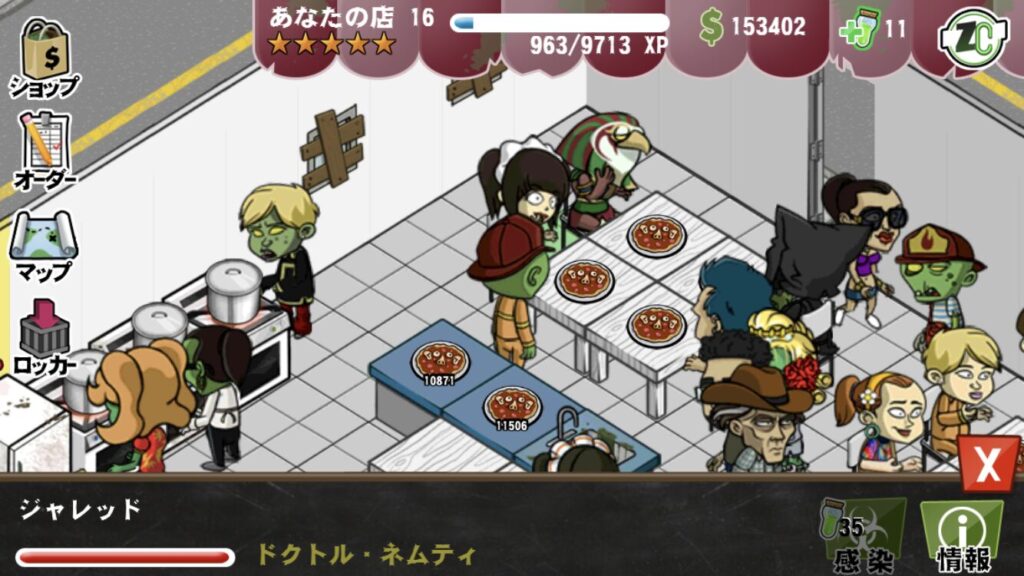Open the ショップ shop menu
Image resolution: width=1024 pixels, height=576 pixels.
click(x=44, y=56)
